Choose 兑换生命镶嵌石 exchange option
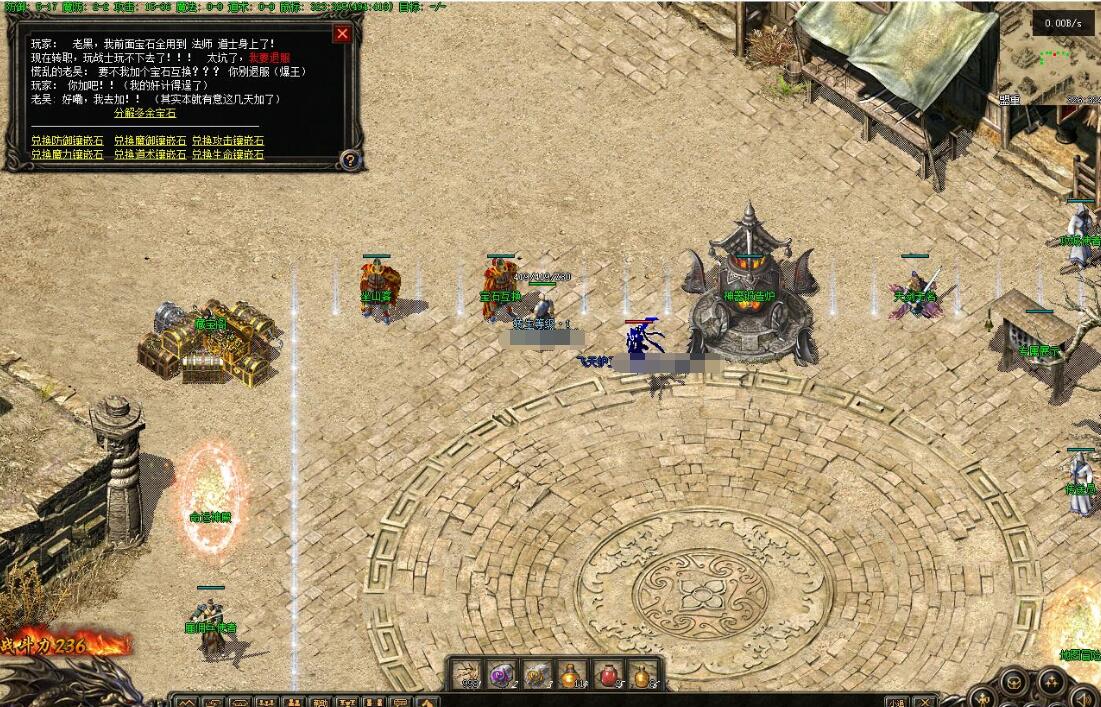1101x707 pixels. (228, 155)
